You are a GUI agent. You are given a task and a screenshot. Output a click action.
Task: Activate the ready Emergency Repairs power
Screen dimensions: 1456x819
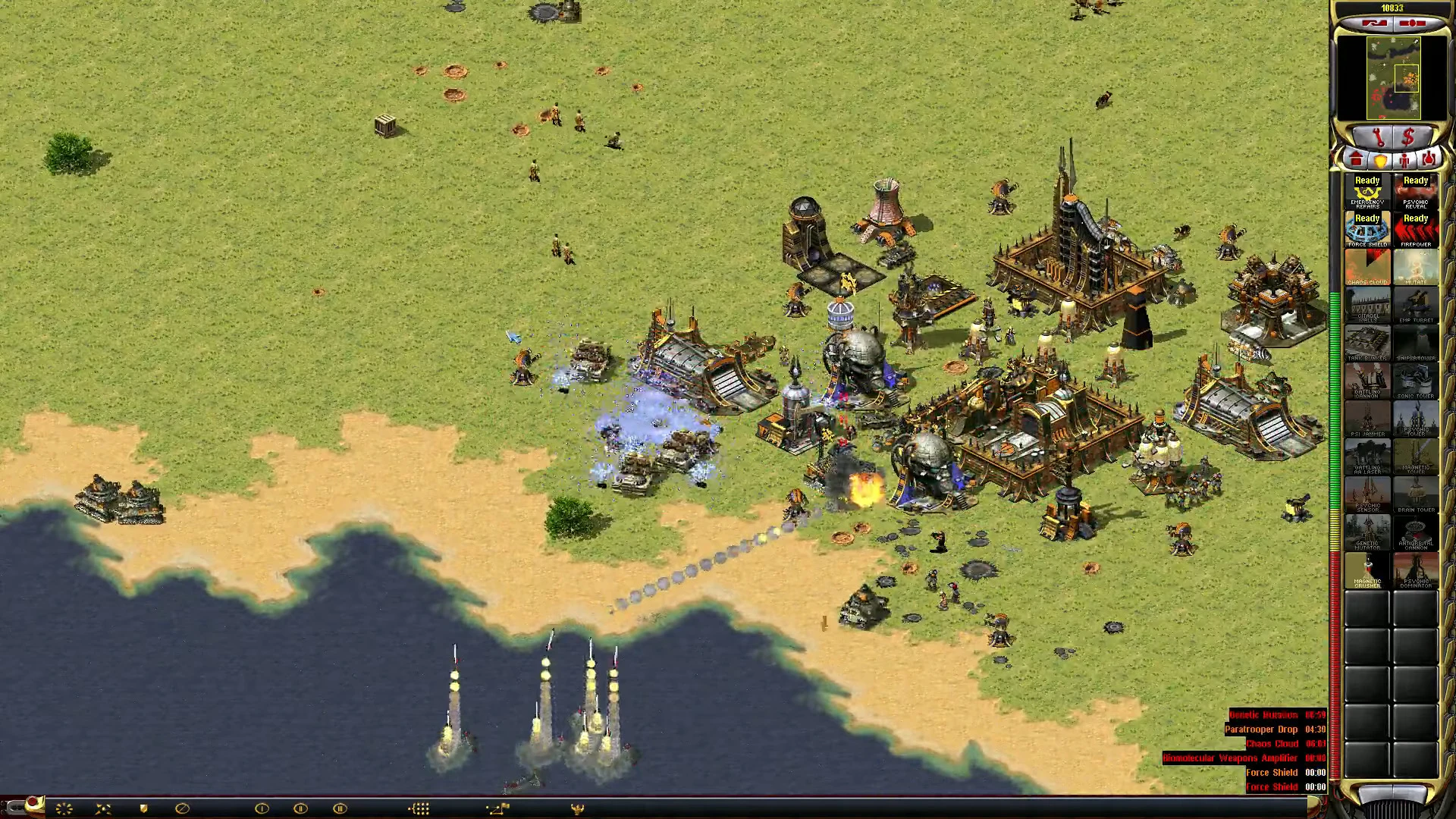tap(1367, 192)
